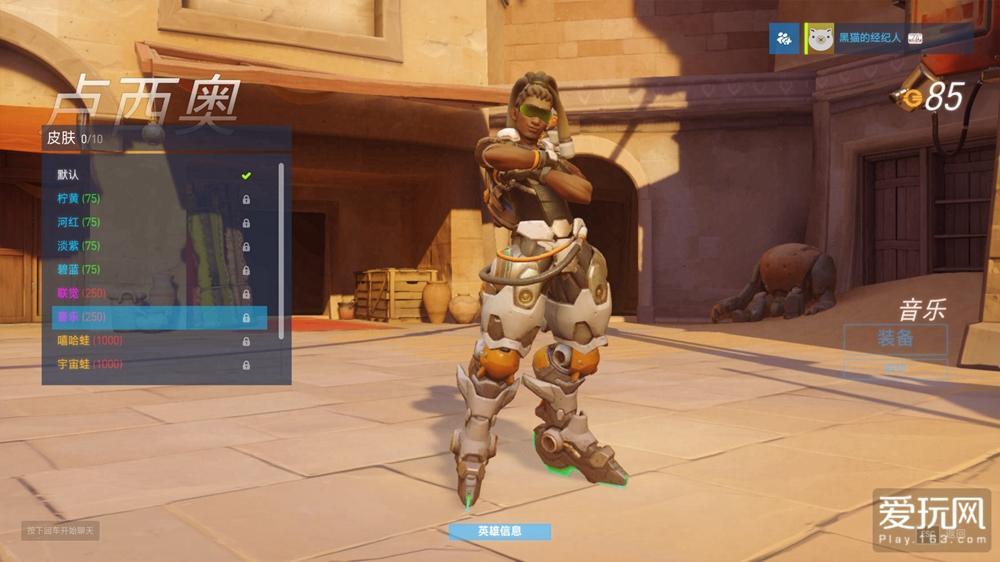This screenshot has width=1000, height=562.
Task: Click the highlighted 音乐 (250) skin
Action: tap(158, 317)
